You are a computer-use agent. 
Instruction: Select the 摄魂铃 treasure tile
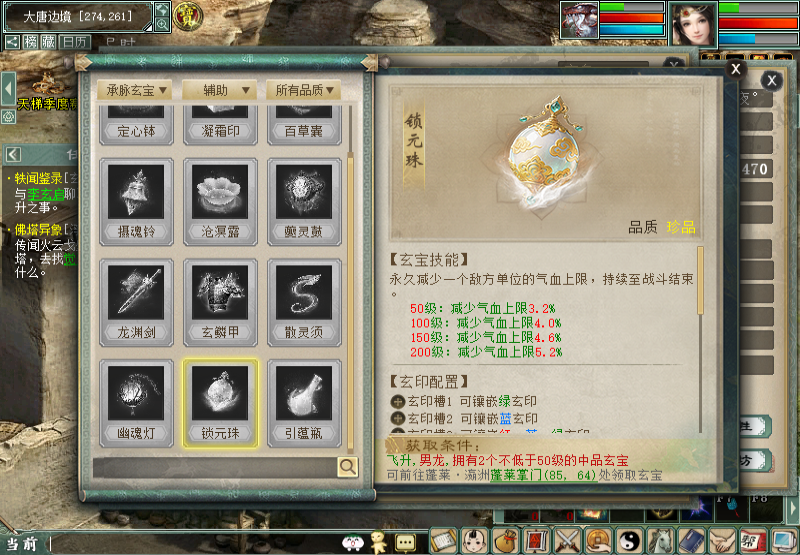pos(136,202)
